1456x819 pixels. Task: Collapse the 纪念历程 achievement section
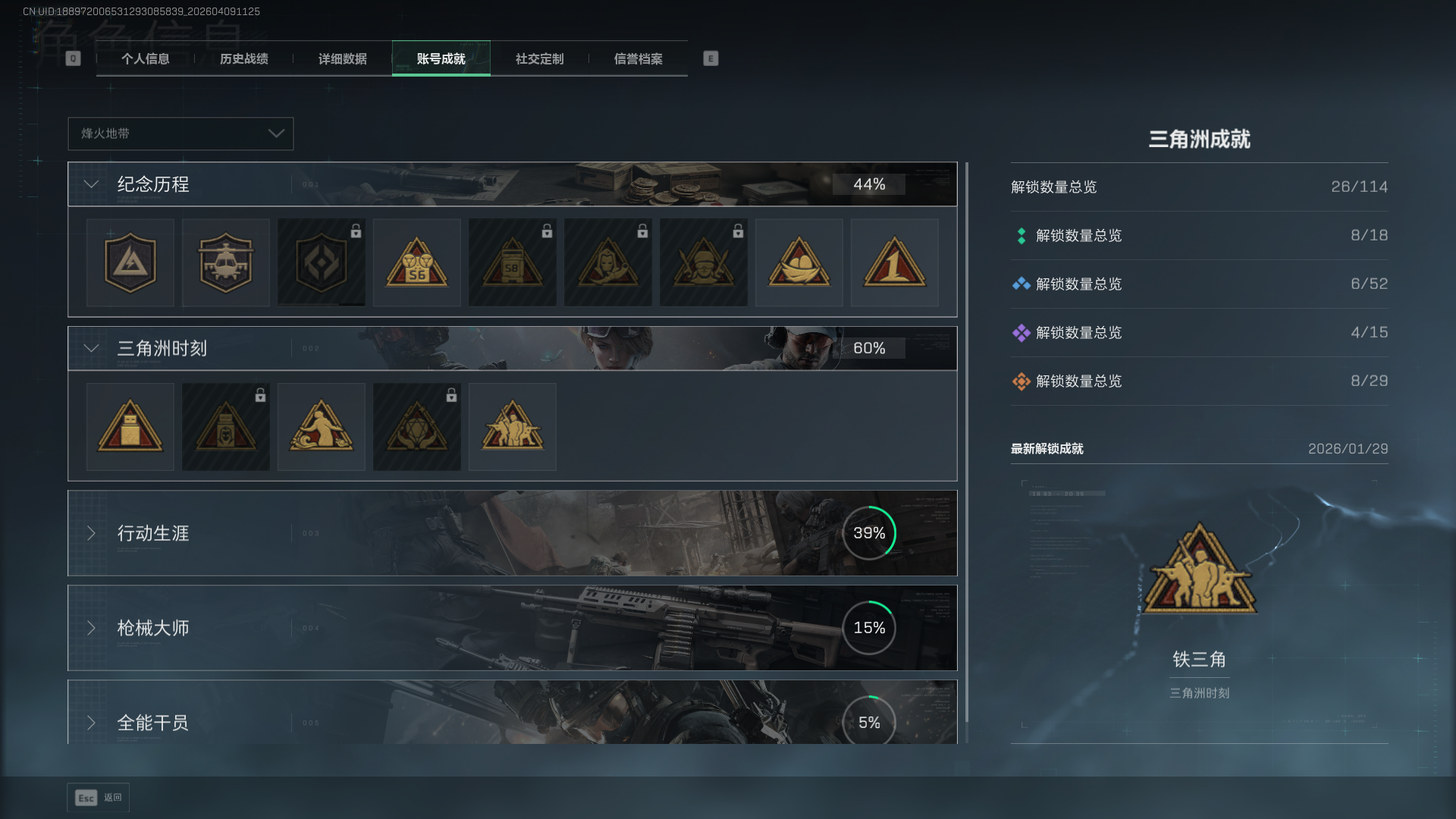click(x=92, y=184)
